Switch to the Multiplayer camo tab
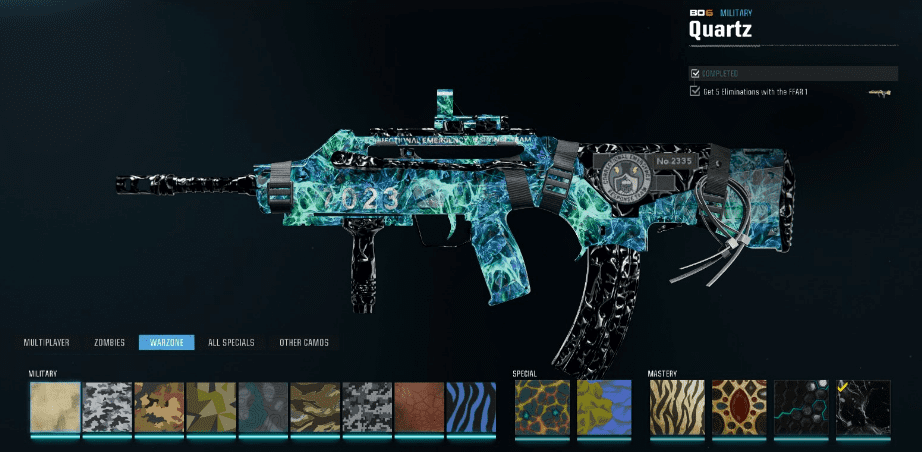Image resolution: width=922 pixels, height=452 pixels. (x=46, y=342)
